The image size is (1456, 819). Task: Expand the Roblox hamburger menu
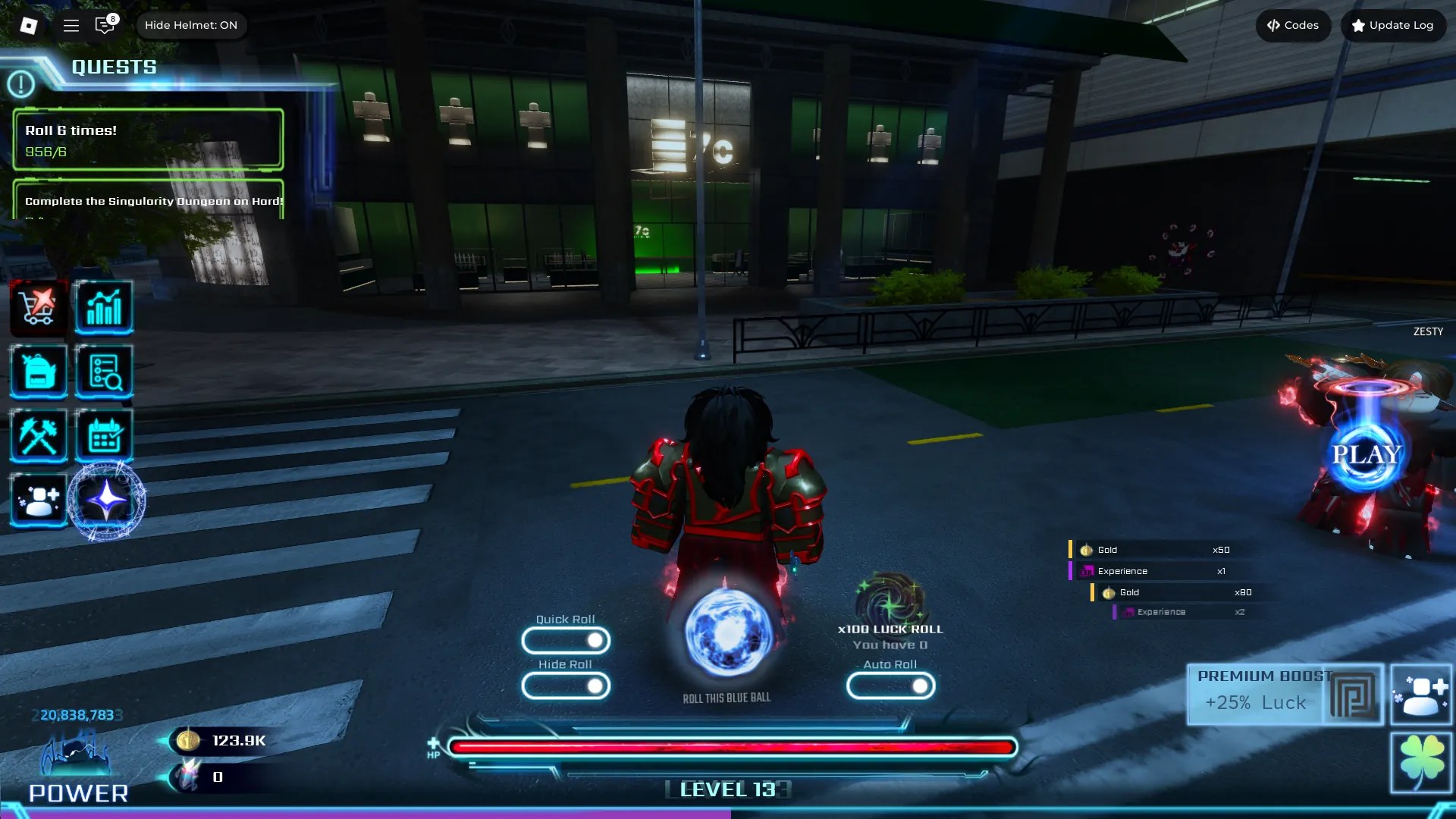(71, 25)
